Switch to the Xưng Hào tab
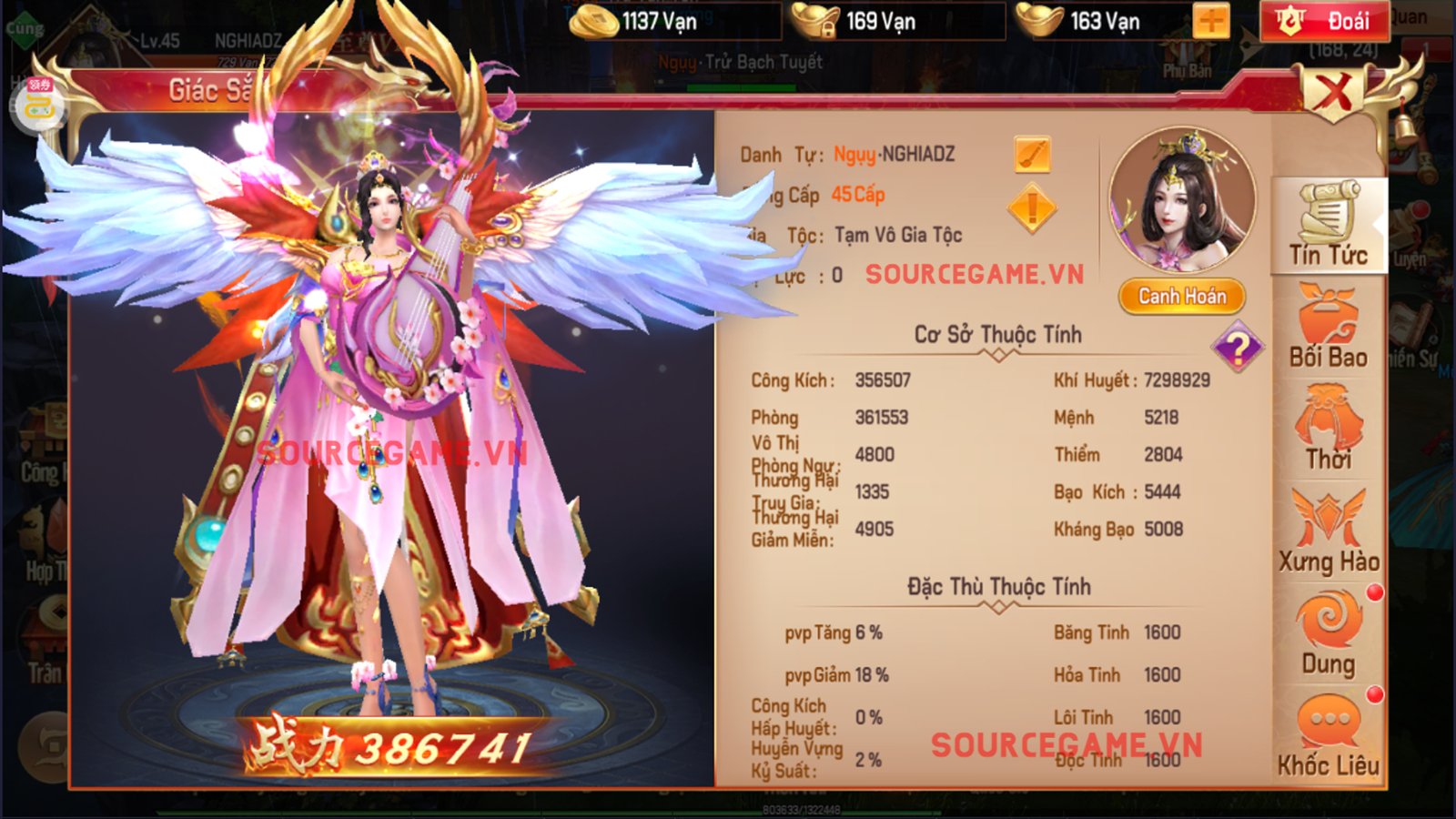 pos(1328,532)
